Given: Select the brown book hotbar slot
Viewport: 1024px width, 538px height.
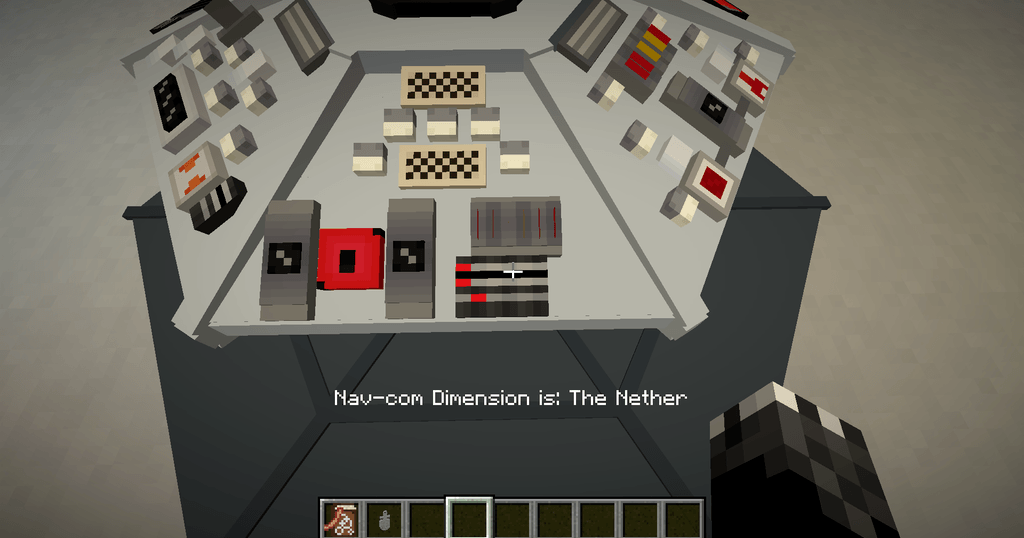Looking at the screenshot, I should (341, 519).
